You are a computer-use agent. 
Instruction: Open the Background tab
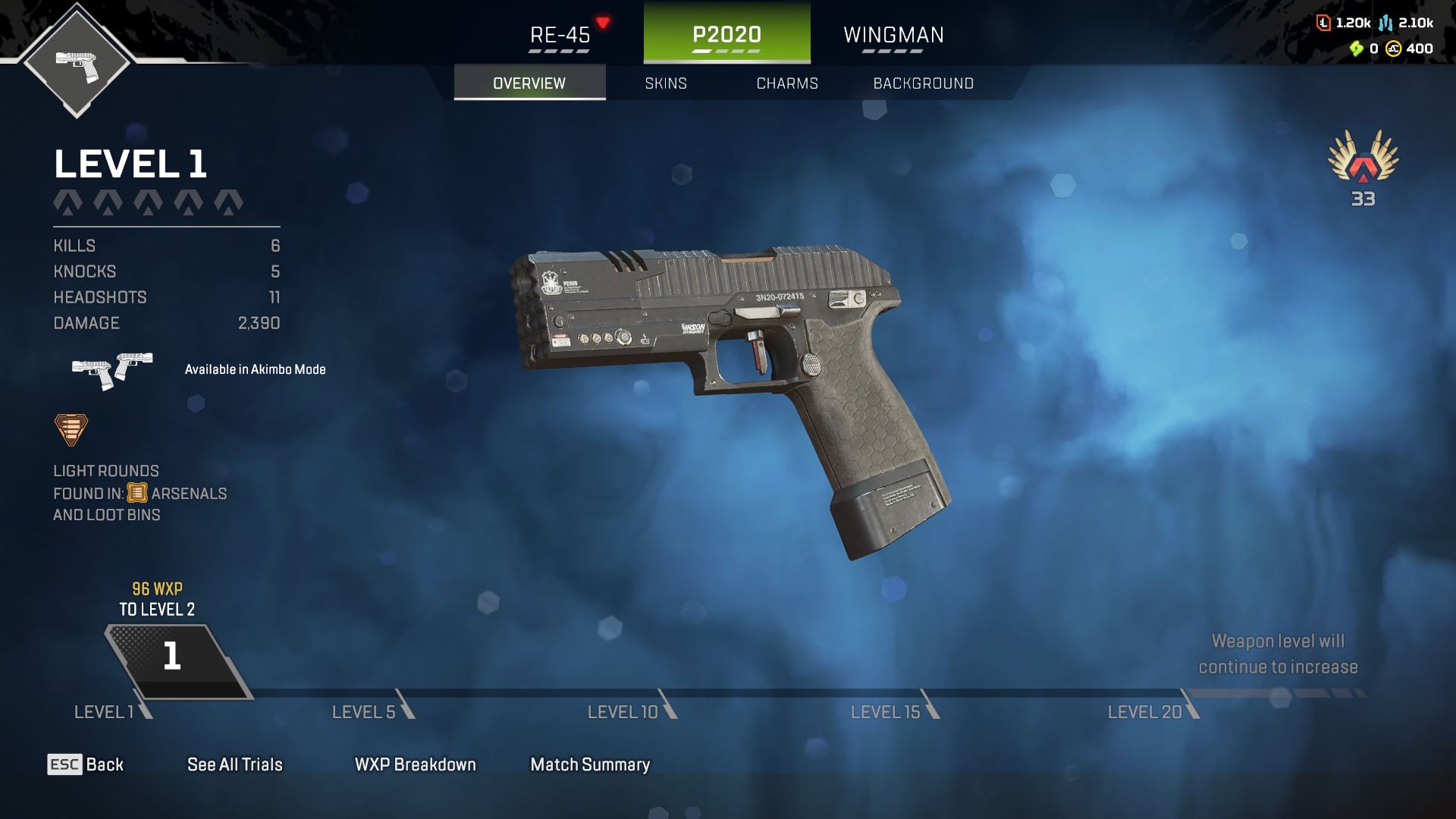coord(923,83)
